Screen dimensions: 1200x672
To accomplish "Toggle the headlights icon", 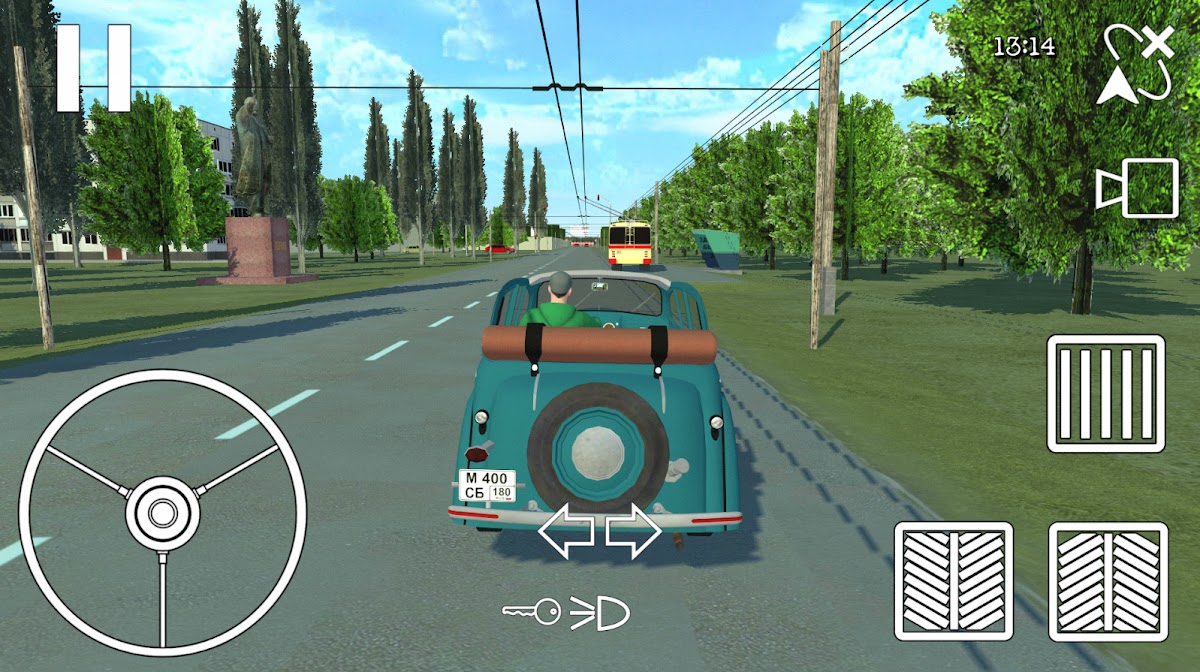I will 601,612.
